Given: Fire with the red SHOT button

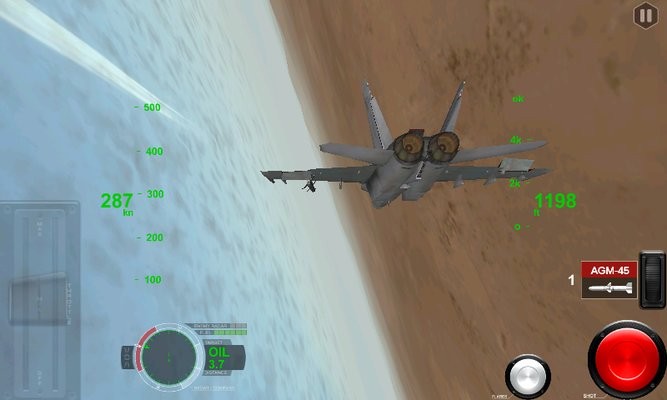Looking at the screenshot, I should [x=627, y=360].
